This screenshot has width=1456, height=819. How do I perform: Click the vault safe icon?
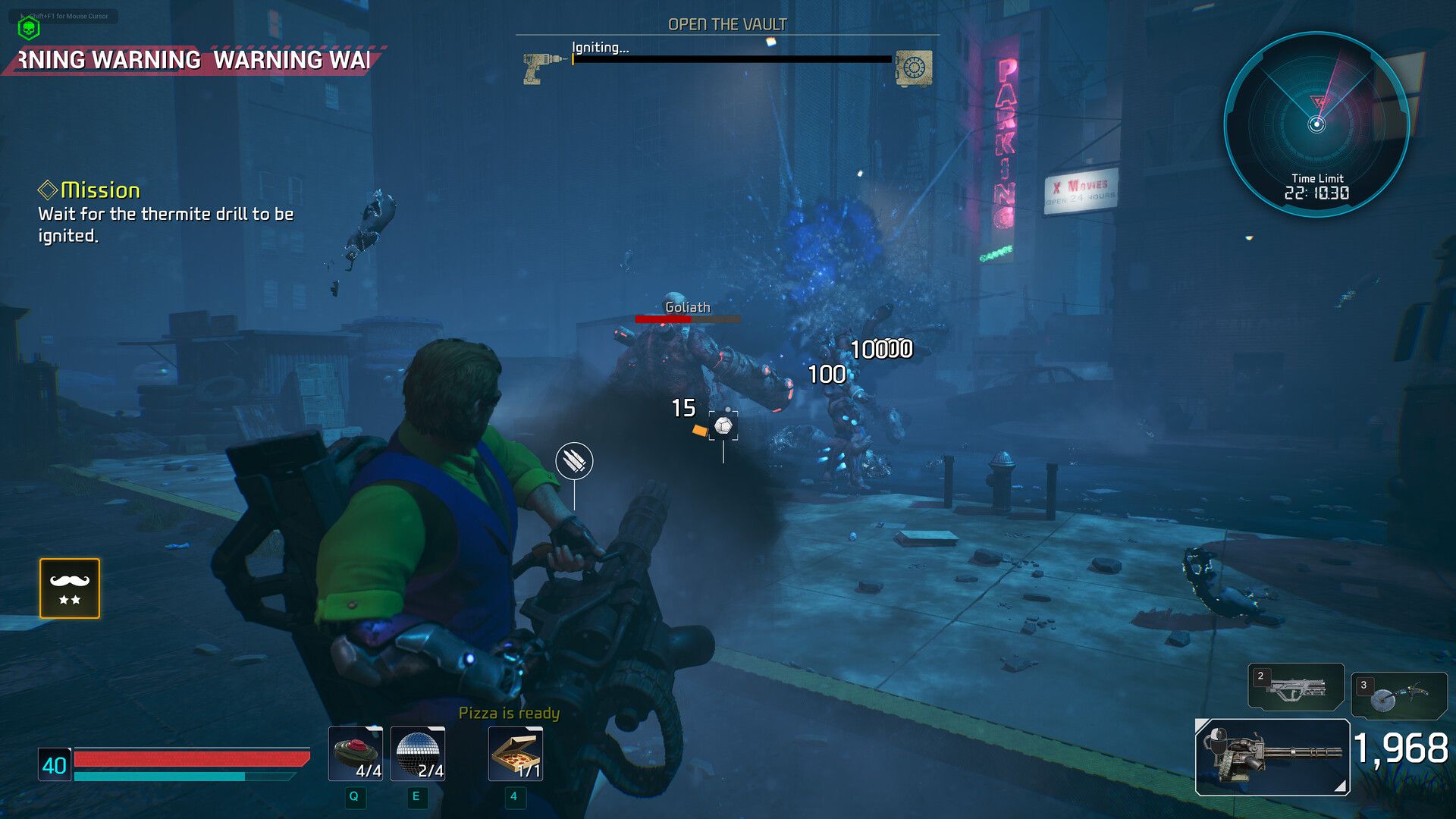(913, 68)
